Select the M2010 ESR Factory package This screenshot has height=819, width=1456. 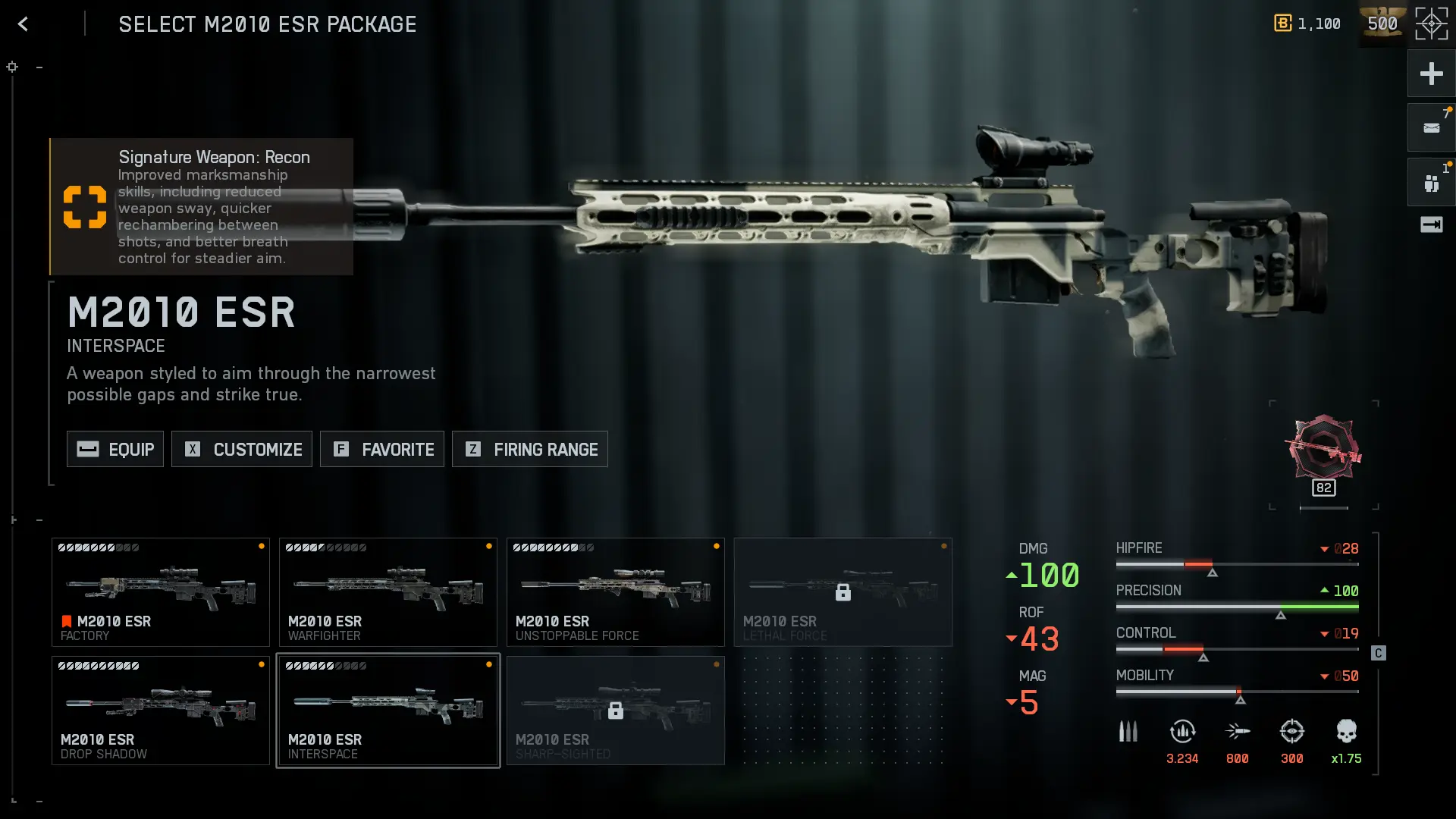click(161, 592)
